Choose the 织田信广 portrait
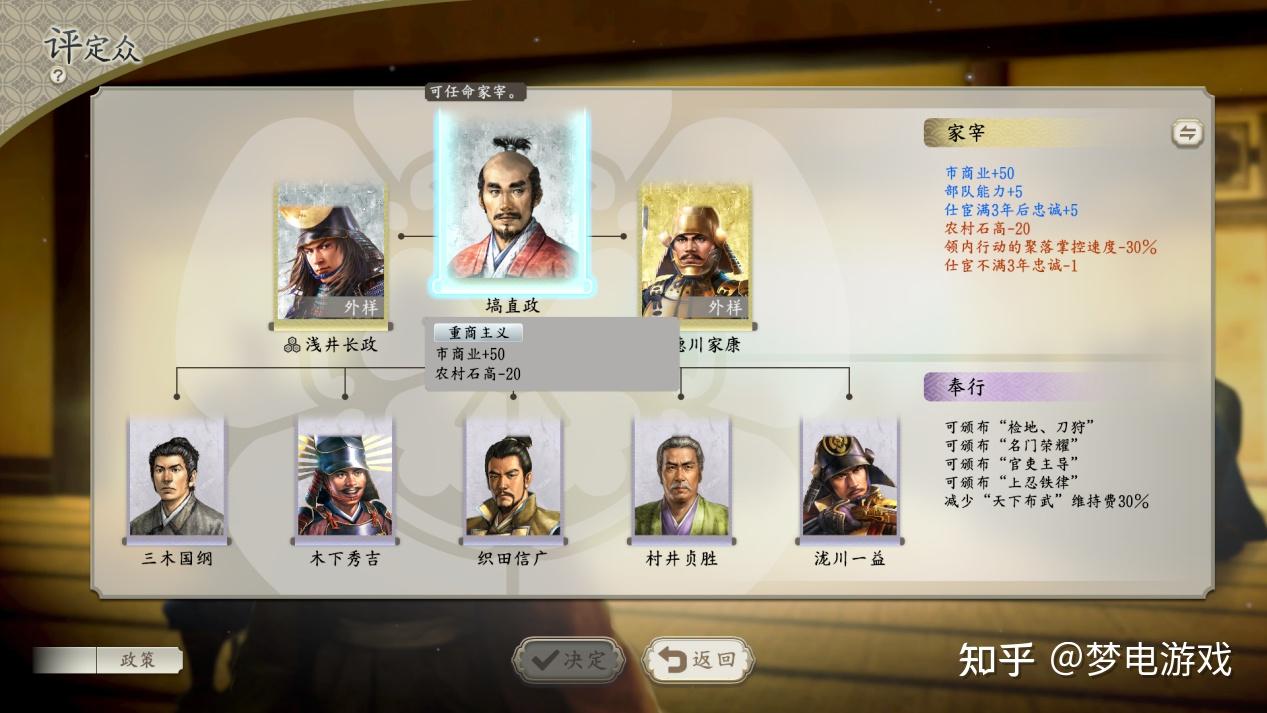The height and width of the screenshot is (713, 1267). click(x=513, y=480)
